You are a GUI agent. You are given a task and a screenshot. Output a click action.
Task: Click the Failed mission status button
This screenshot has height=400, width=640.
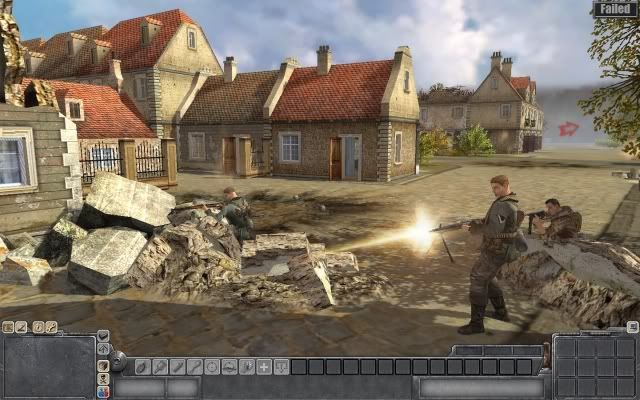pyautogui.click(x=614, y=8)
